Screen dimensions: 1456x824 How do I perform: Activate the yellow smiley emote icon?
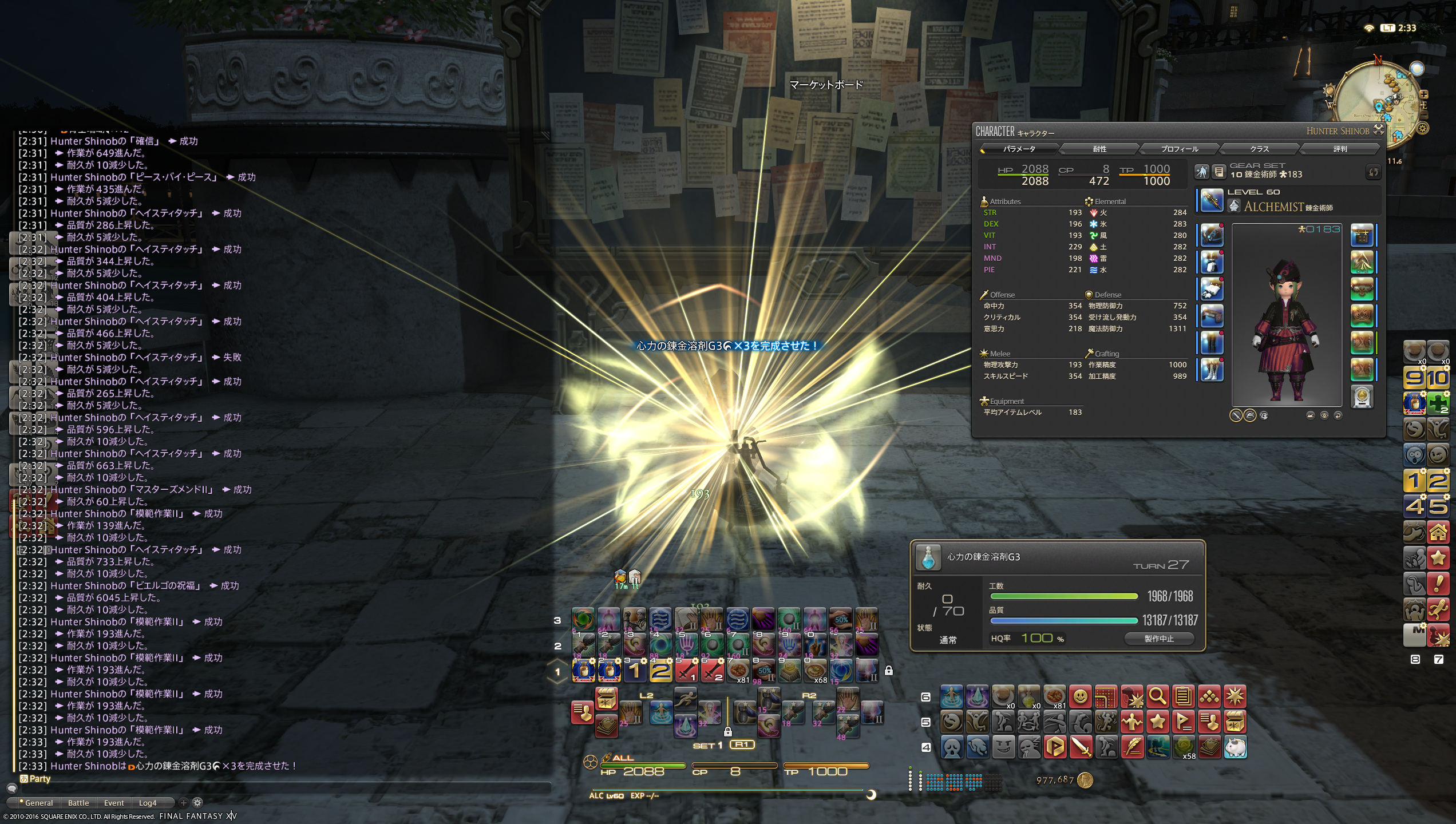(1080, 697)
